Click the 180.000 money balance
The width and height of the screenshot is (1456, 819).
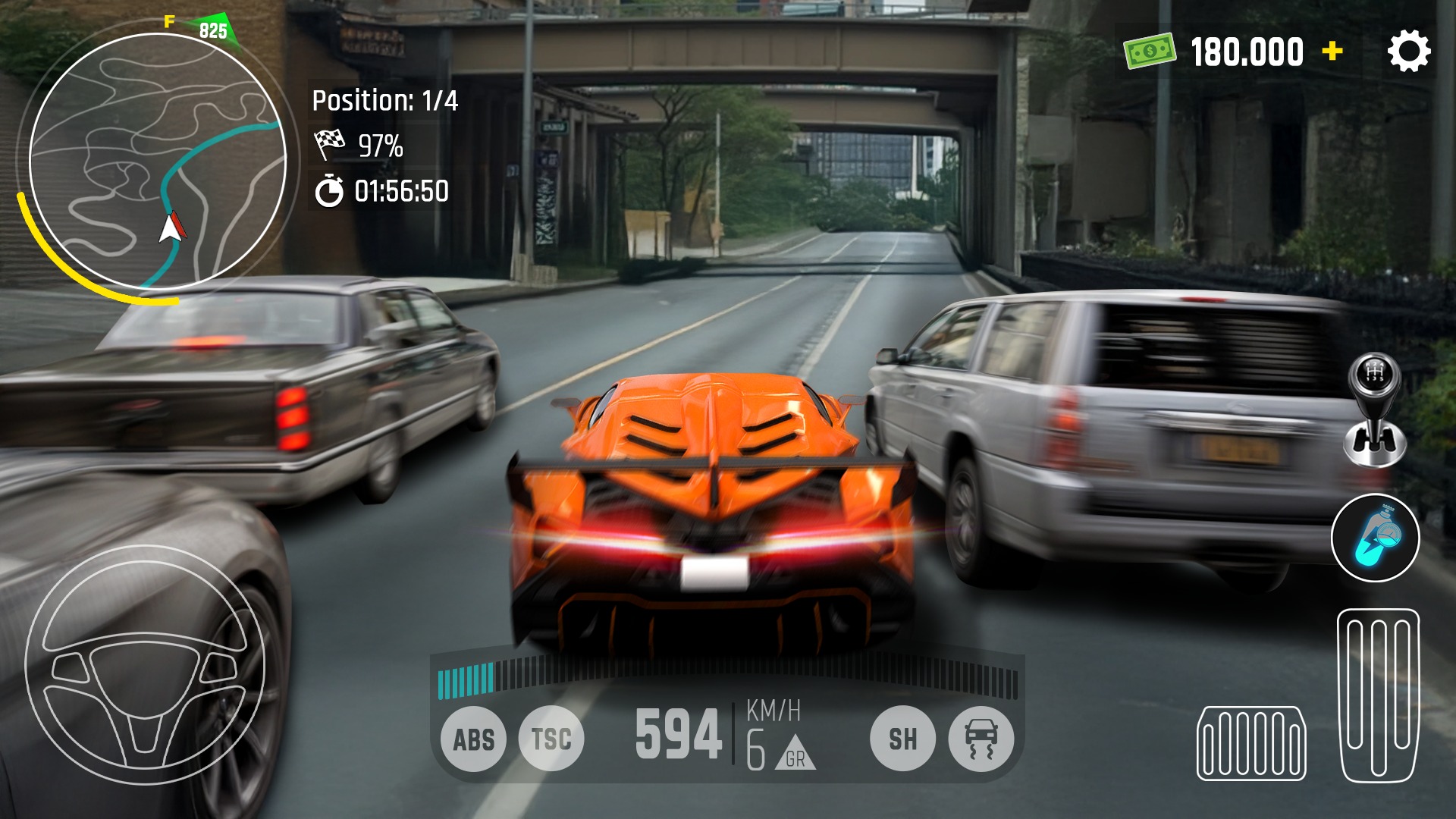[x=1246, y=50]
